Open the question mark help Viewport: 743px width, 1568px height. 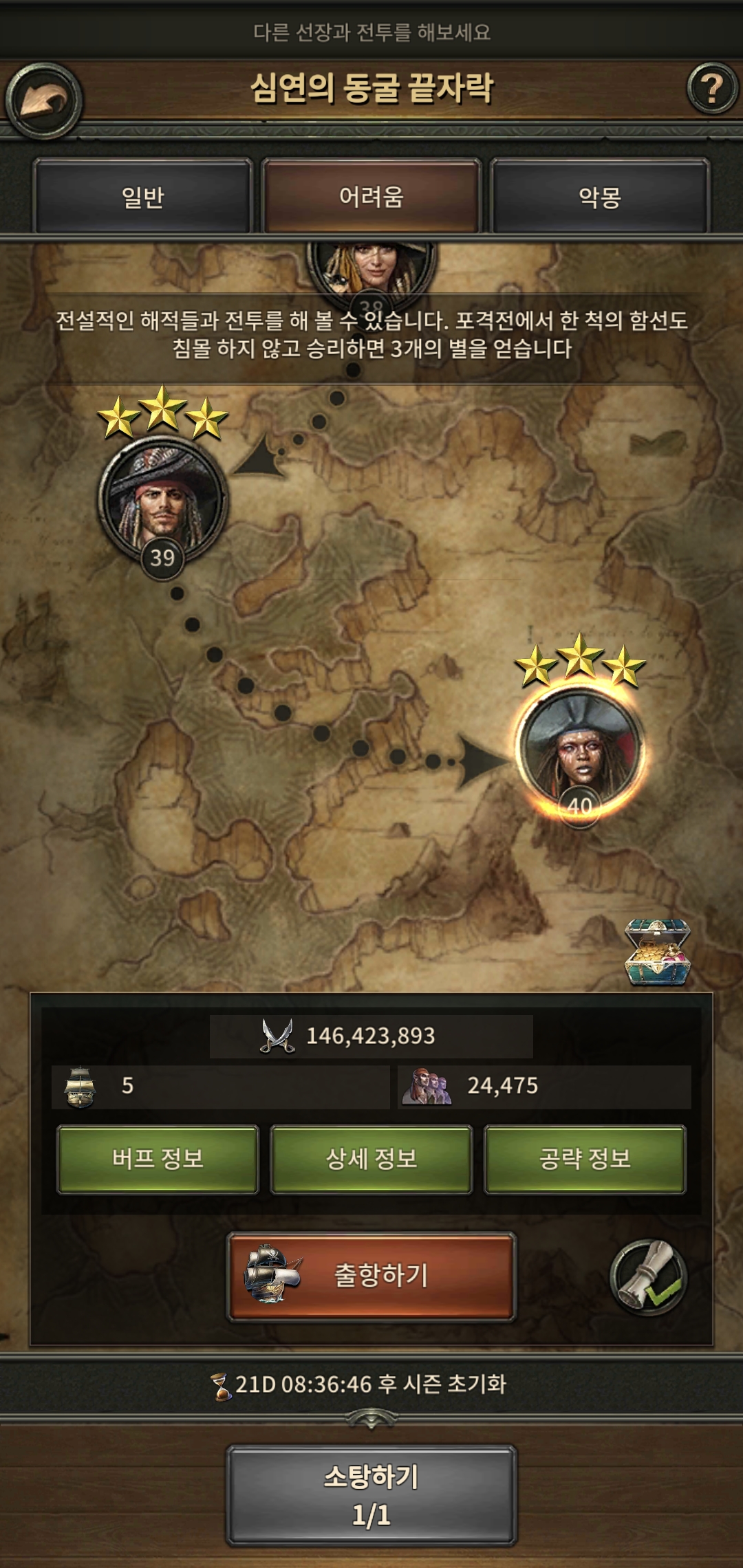click(x=712, y=89)
